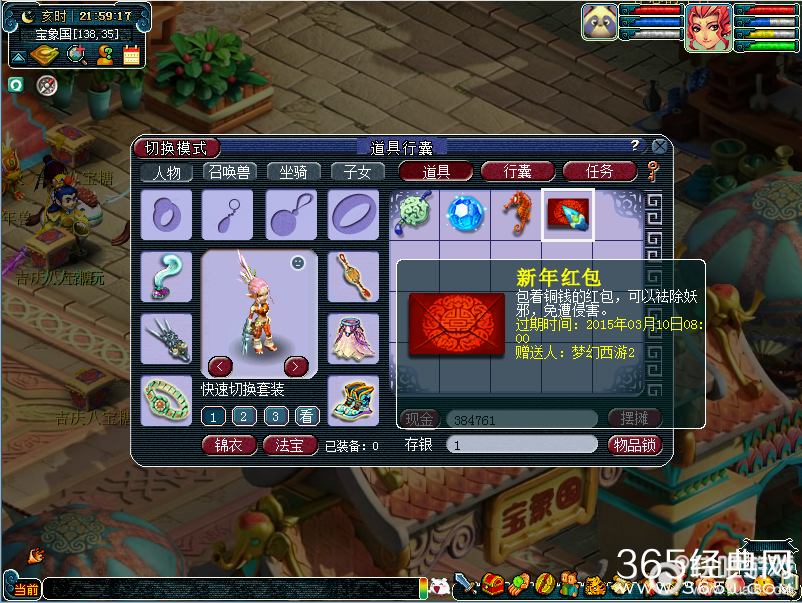The image size is (802, 603).
Task: Click the 物品锁 item lock button
Action: pos(634,445)
